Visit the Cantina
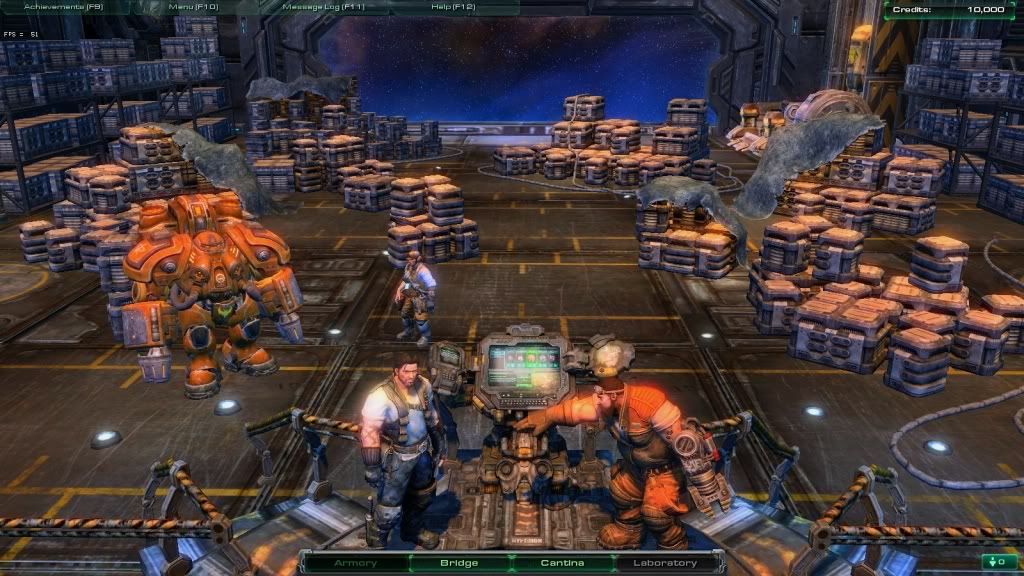Viewport: 1024px width, 576px height. click(x=562, y=563)
